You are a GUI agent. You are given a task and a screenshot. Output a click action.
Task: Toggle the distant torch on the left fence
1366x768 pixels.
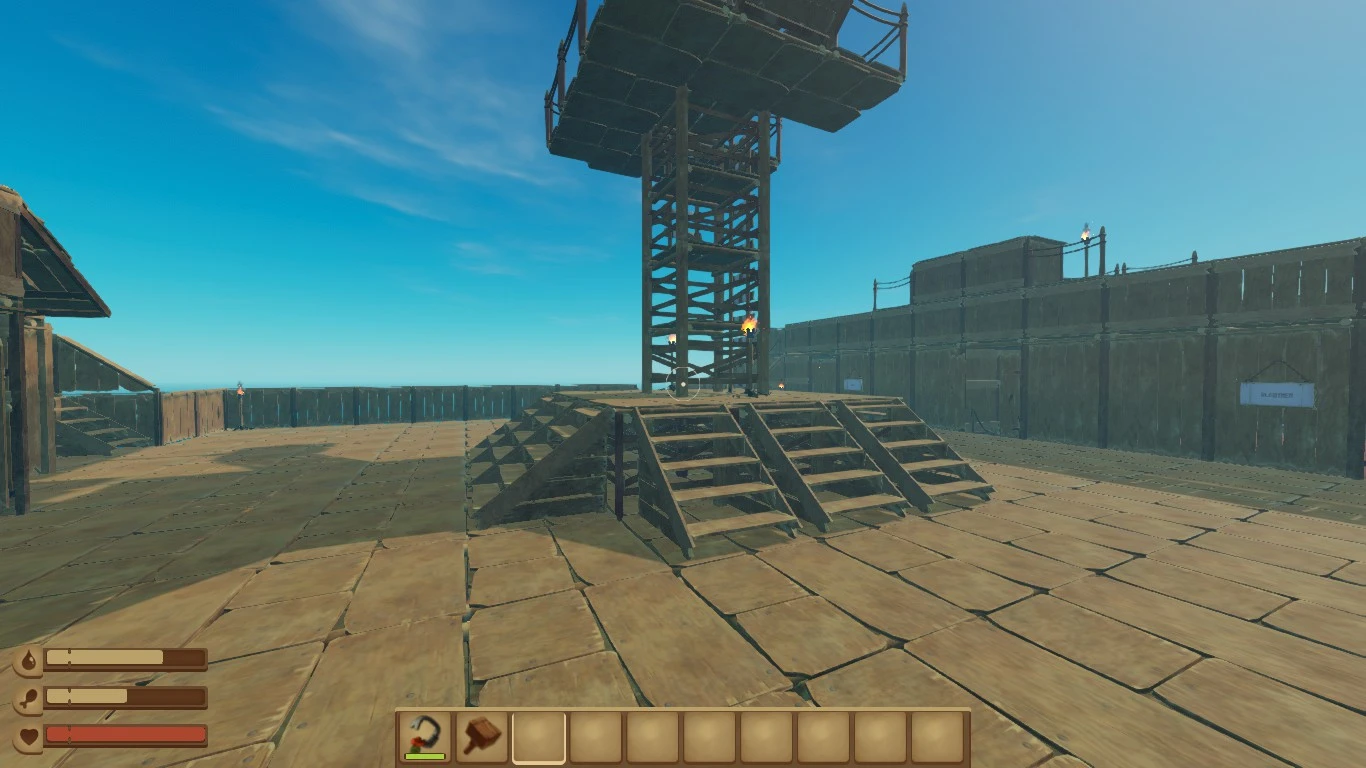[x=238, y=390]
